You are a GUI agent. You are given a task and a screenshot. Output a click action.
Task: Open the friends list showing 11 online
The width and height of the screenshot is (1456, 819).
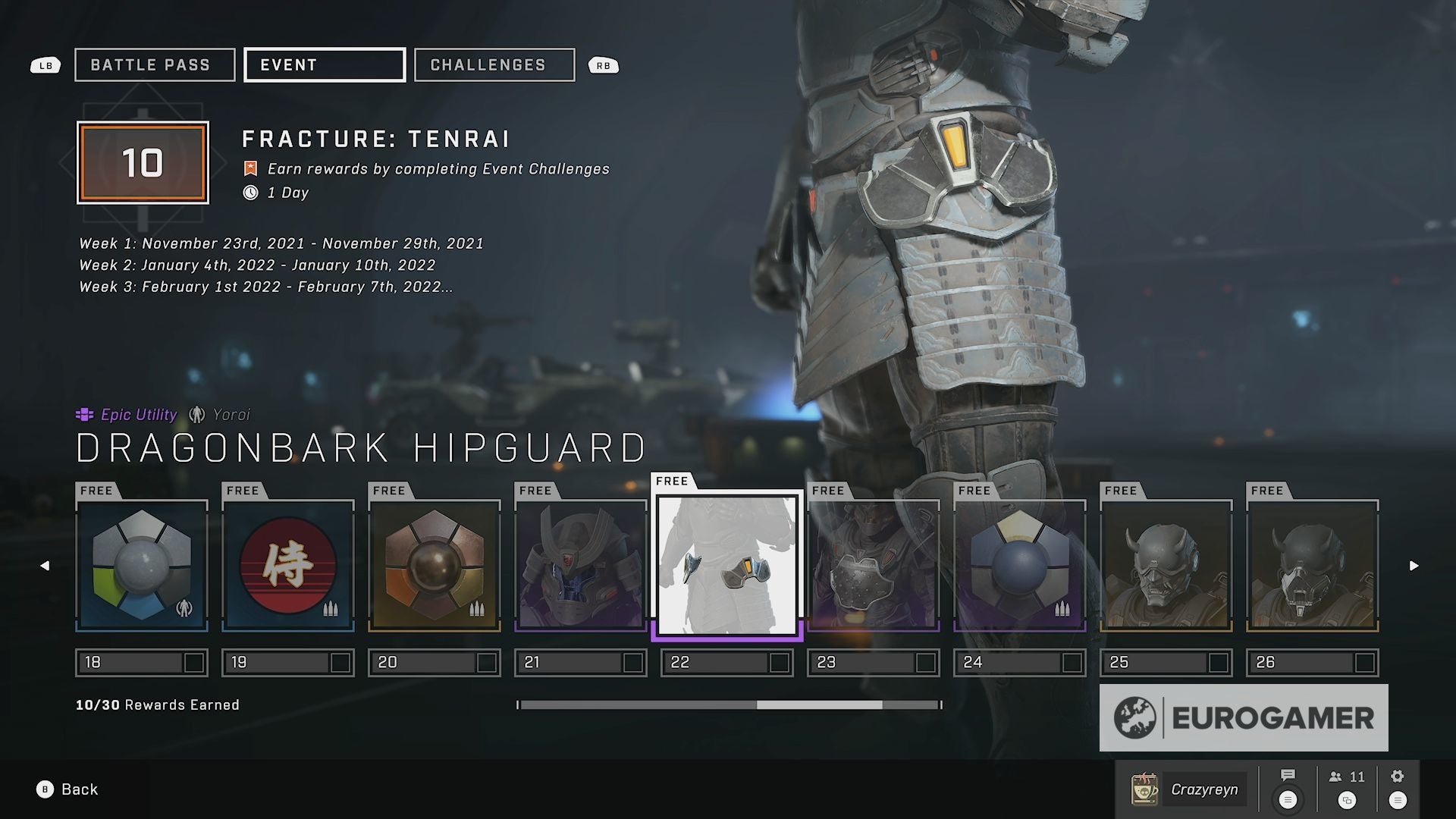click(1347, 786)
